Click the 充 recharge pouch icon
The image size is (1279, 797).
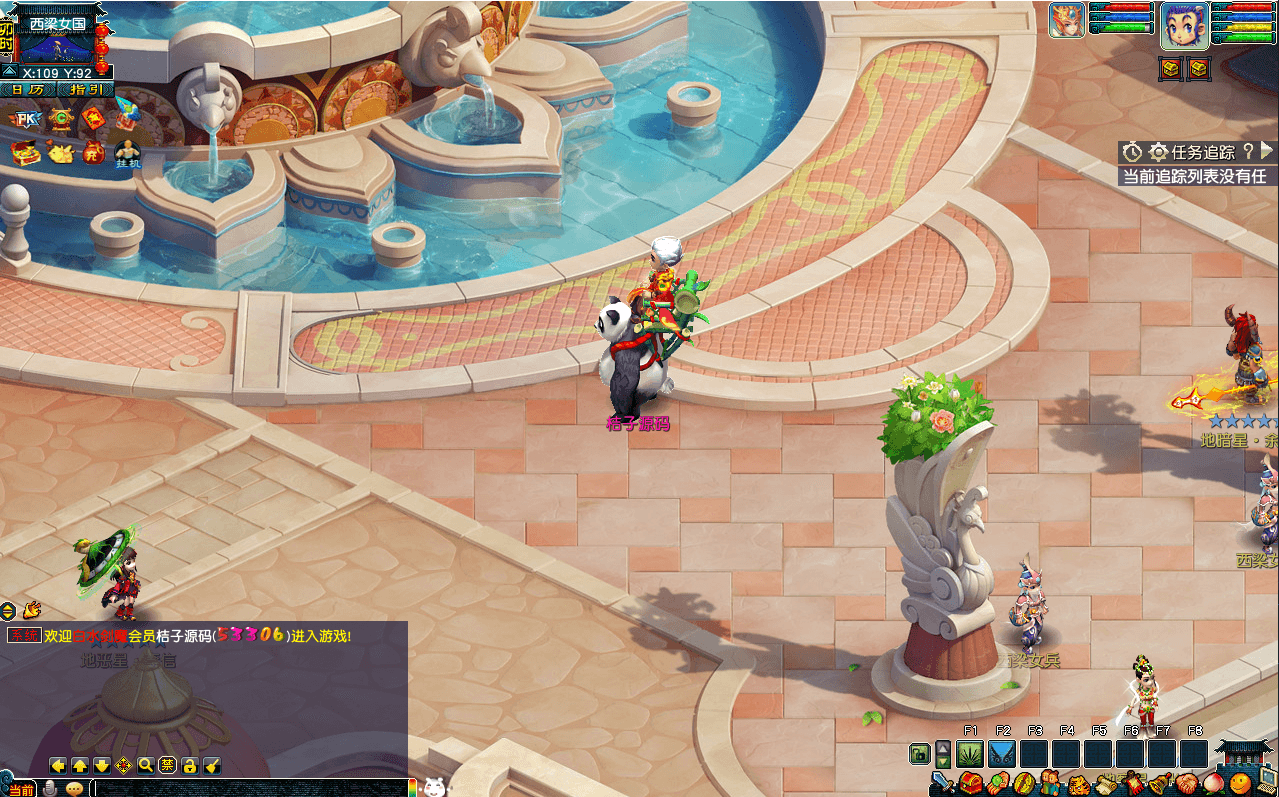[x=93, y=153]
